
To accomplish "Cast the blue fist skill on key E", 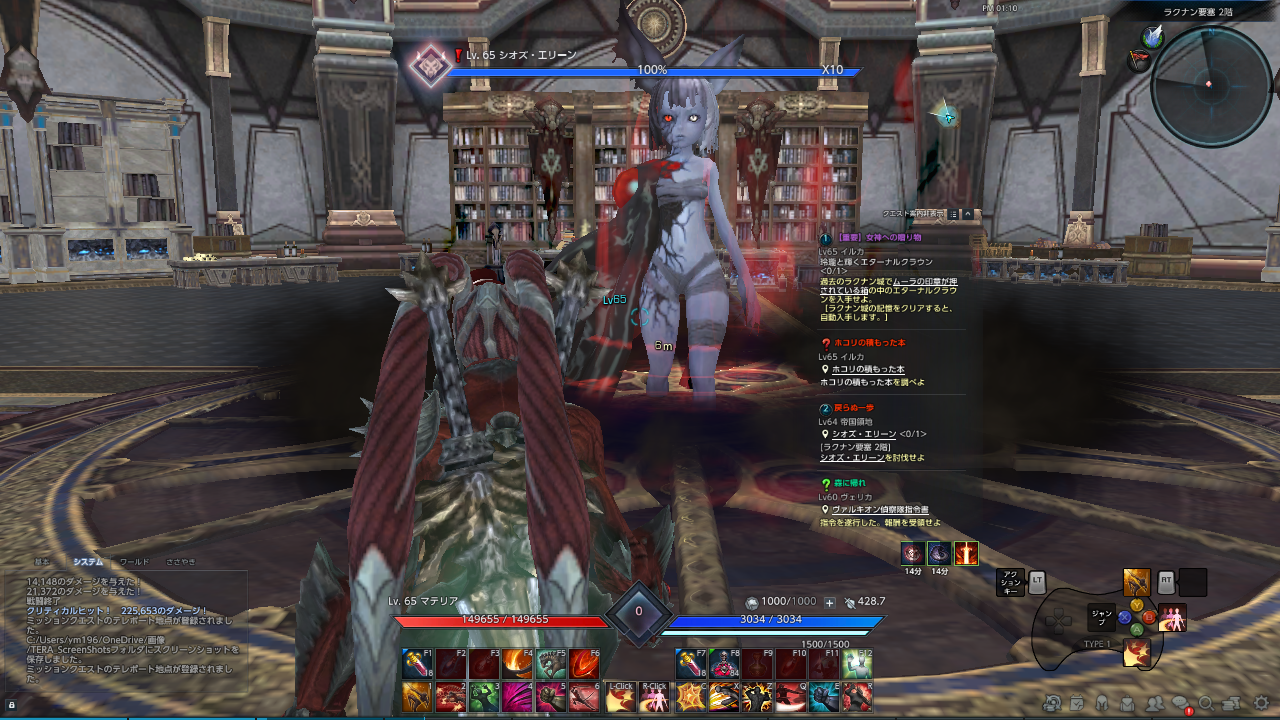I will (x=824, y=696).
